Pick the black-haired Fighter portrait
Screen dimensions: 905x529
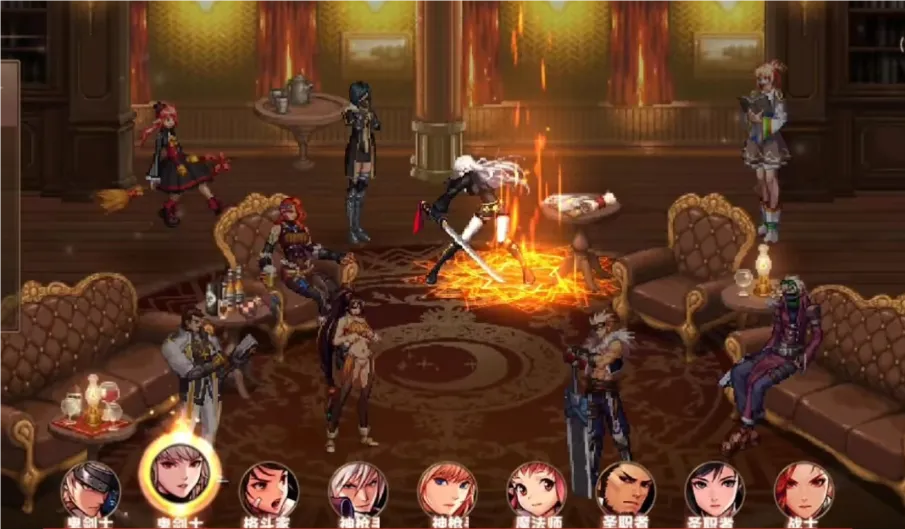[x=269, y=489]
